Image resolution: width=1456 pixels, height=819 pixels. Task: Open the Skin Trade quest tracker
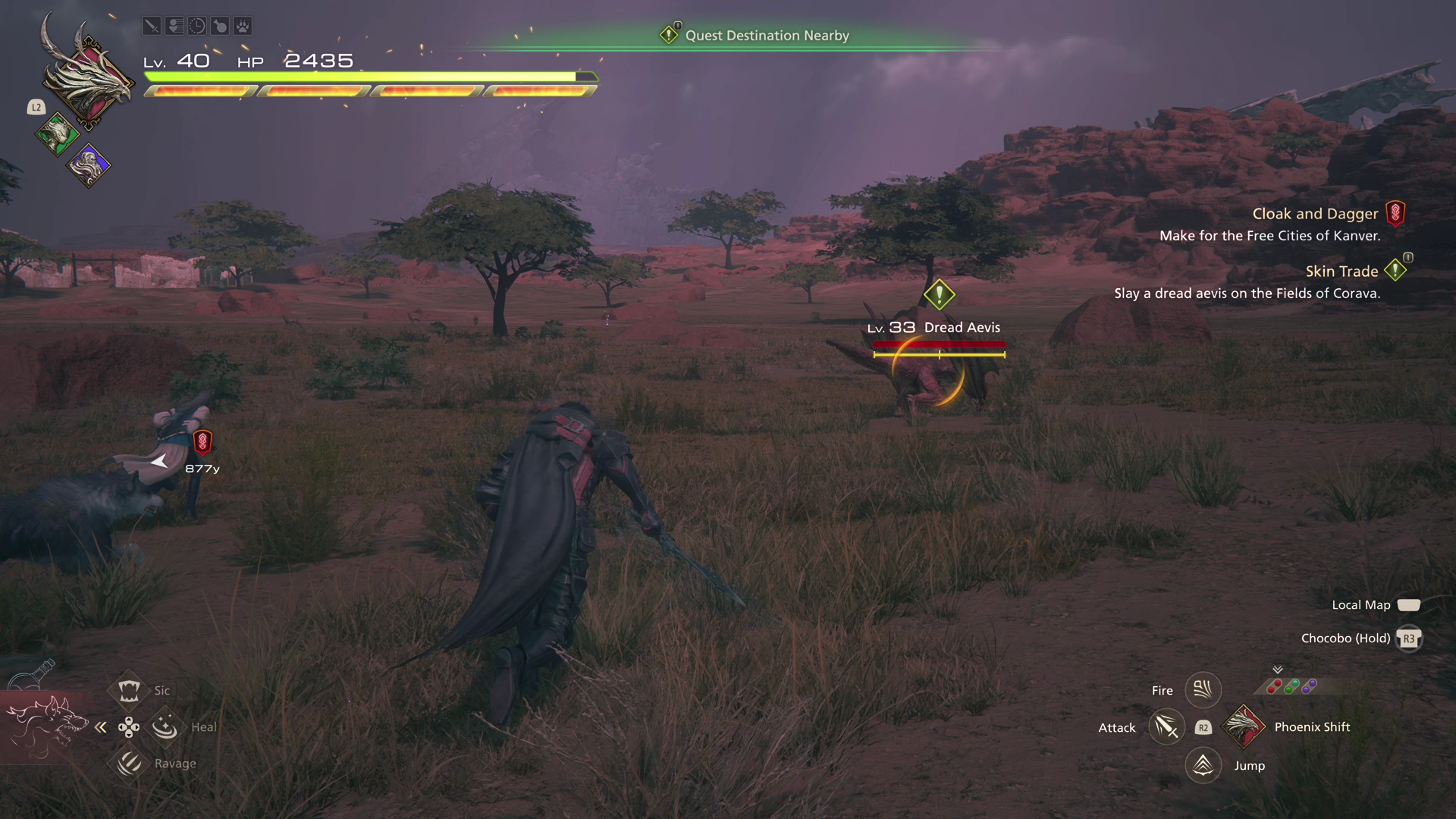(x=1341, y=271)
